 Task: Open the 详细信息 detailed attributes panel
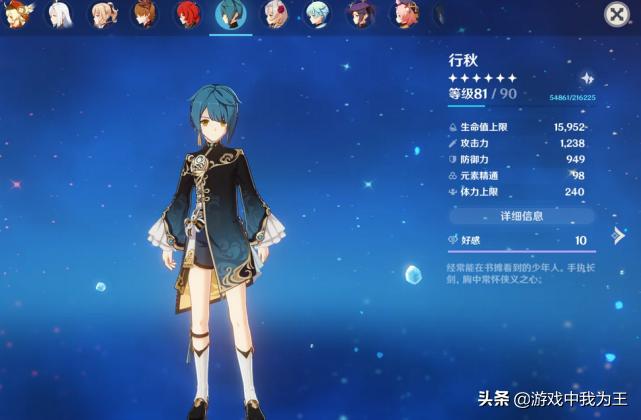click(x=521, y=216)
